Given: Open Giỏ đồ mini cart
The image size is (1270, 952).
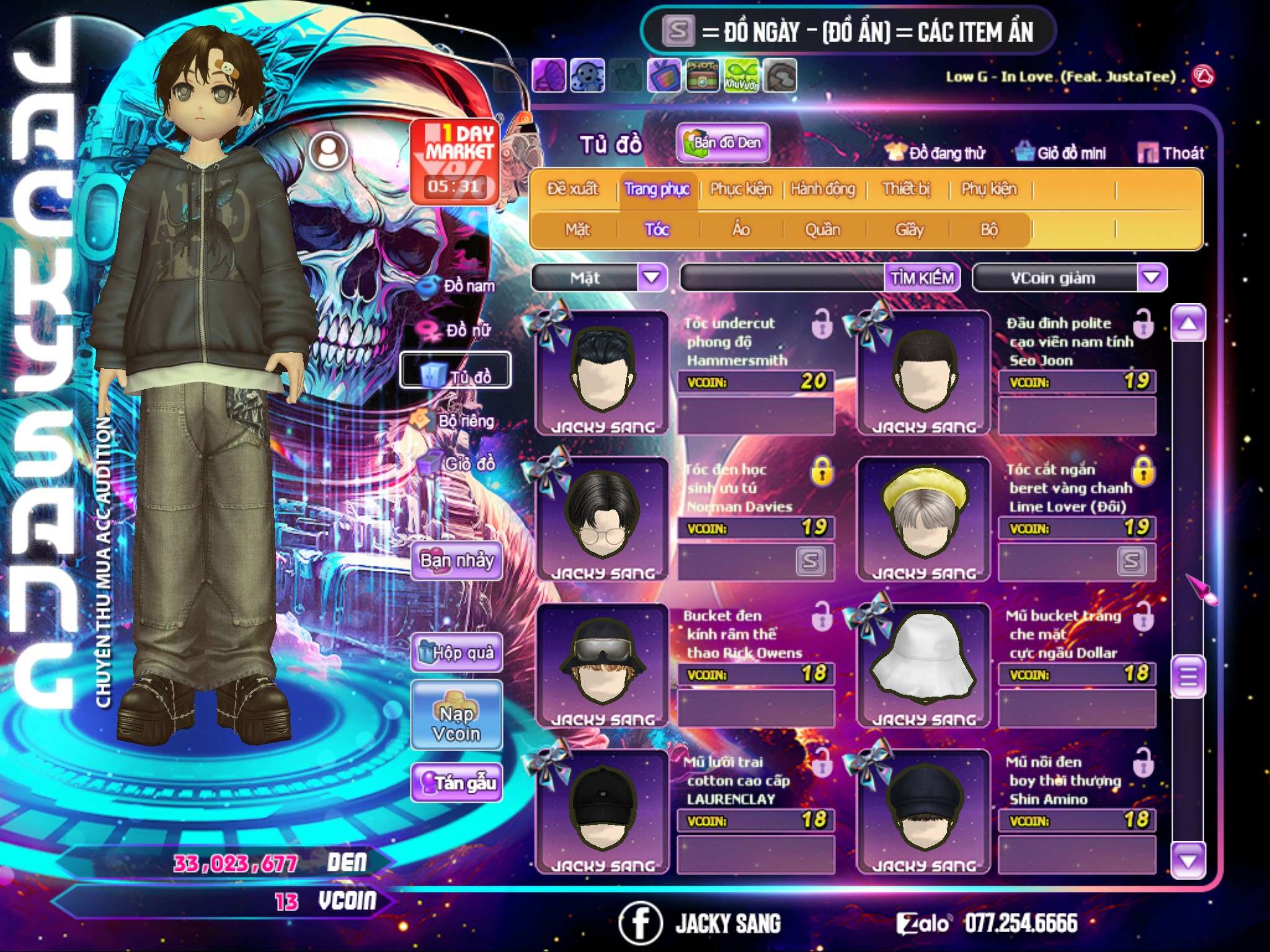Looking at the screenshot, I should click(1061, 152).
